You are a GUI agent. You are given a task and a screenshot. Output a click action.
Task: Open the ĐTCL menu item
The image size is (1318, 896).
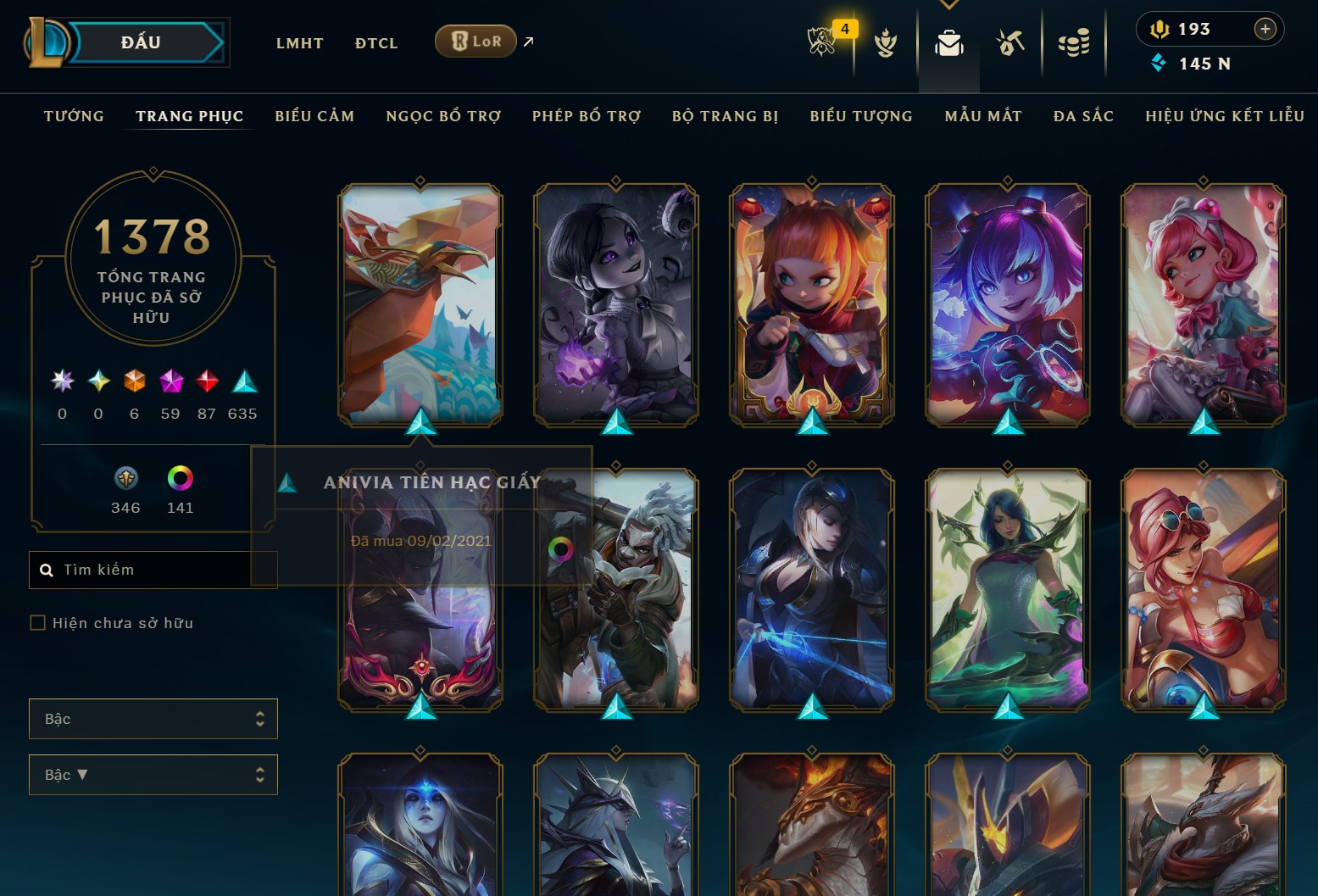coord(375,42)
